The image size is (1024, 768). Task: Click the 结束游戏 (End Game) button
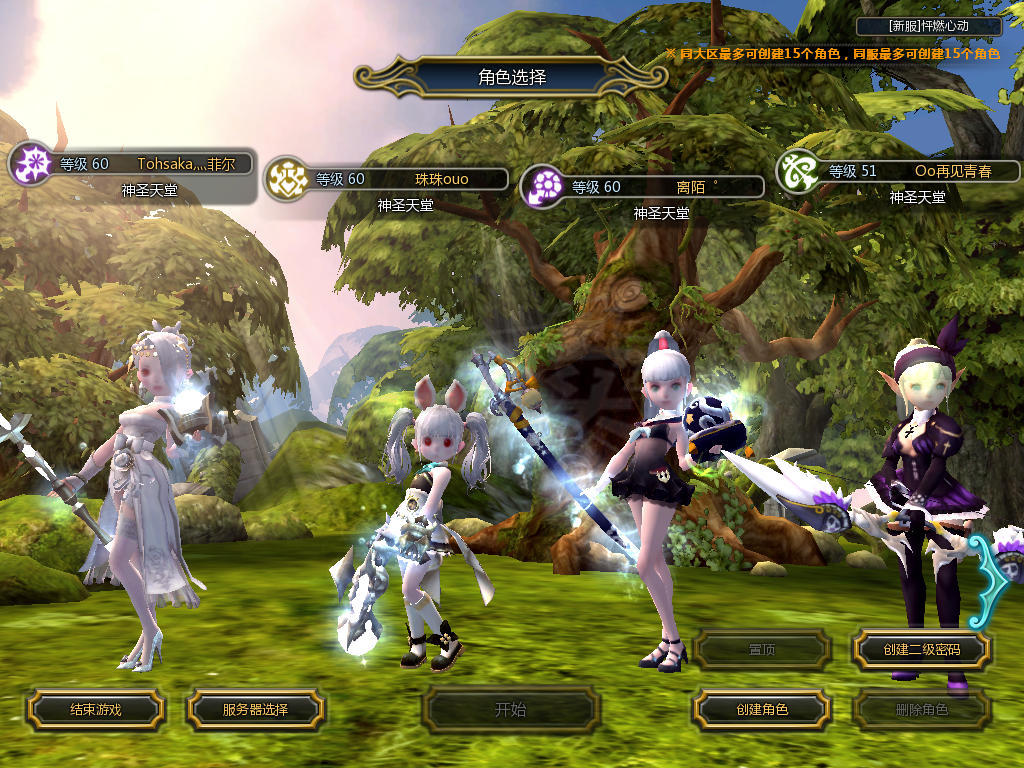tap(95, 709)
